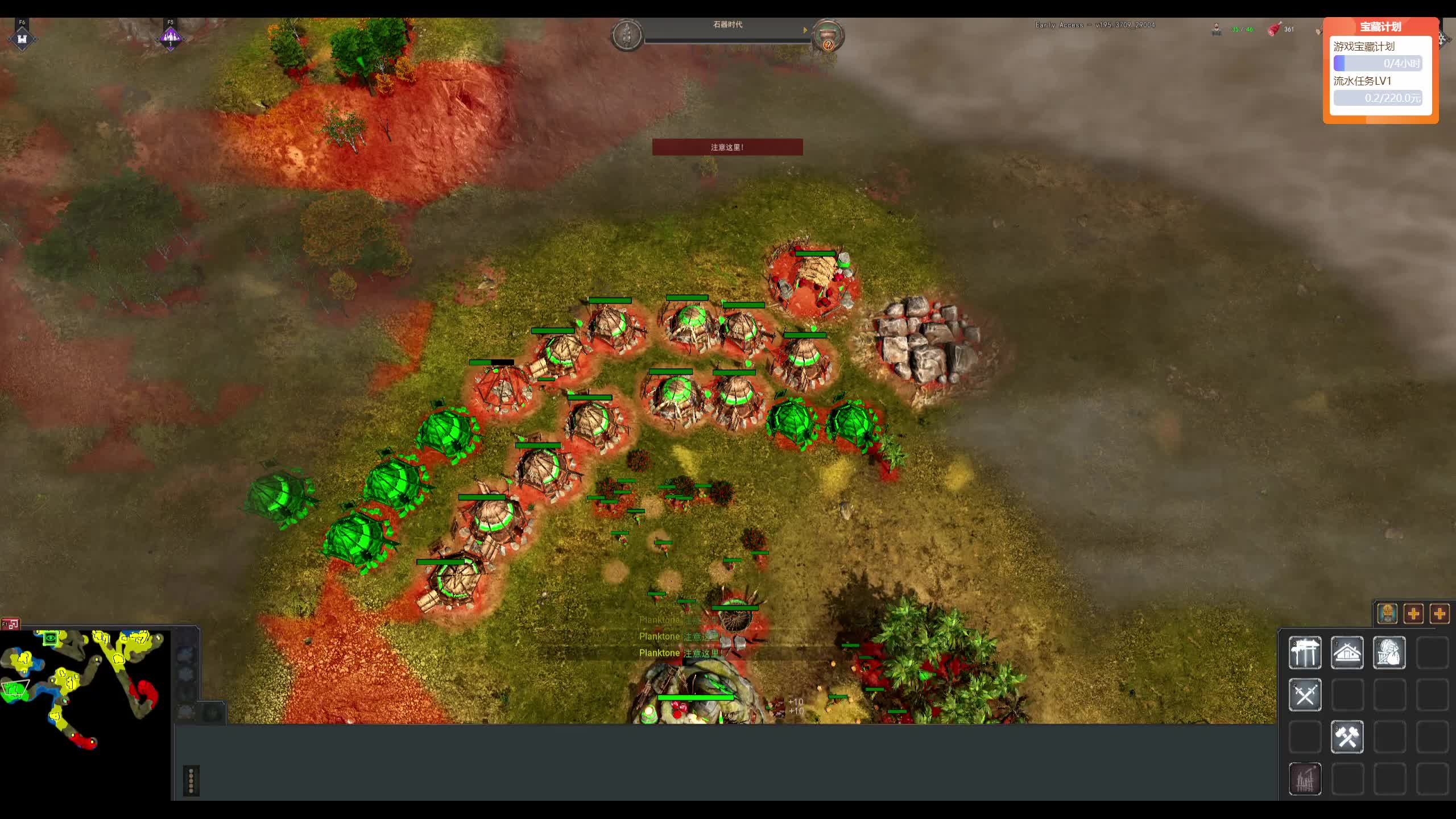Click the spearhead age emblem
The width and height of the screenshot is (1456, 819).
coord(627,35)
